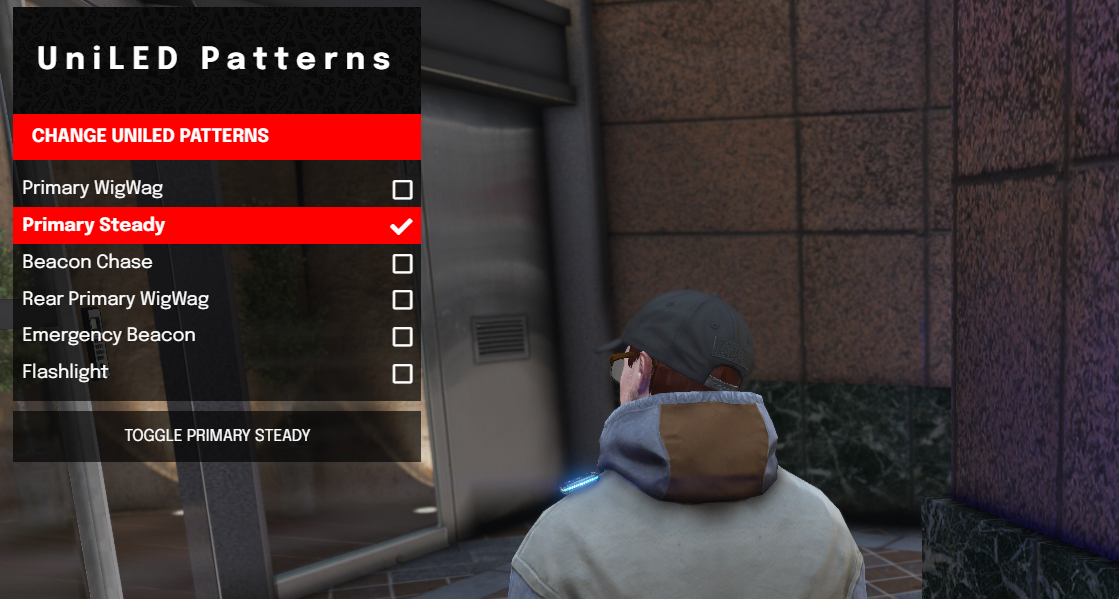Select the Primary WigWag pattern row
Image resolution: width=1119 pixels, height=599 pixels.
93,188
